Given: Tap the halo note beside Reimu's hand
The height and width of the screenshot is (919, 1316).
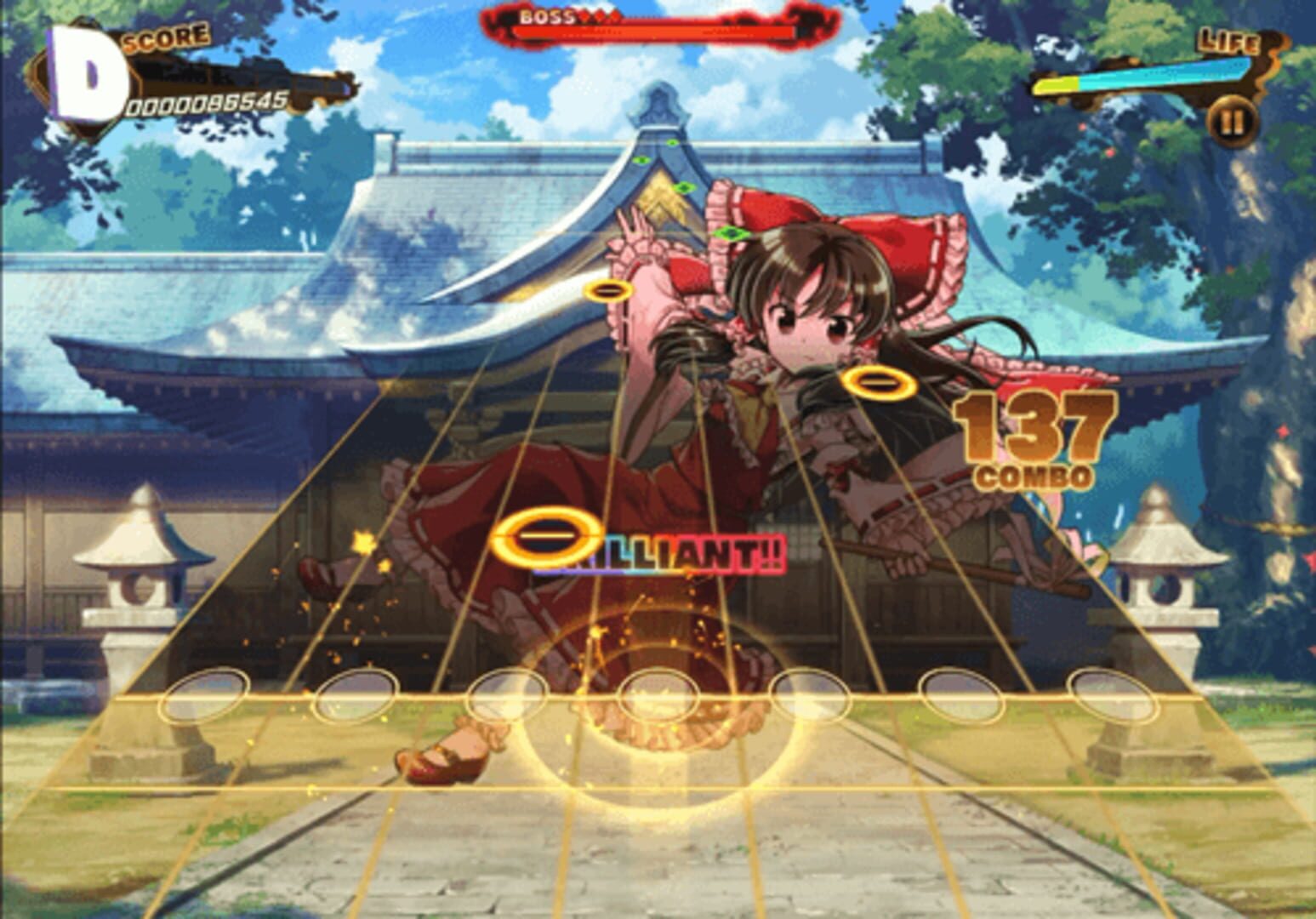Looking at the screenshot, I should coord(609,291).
